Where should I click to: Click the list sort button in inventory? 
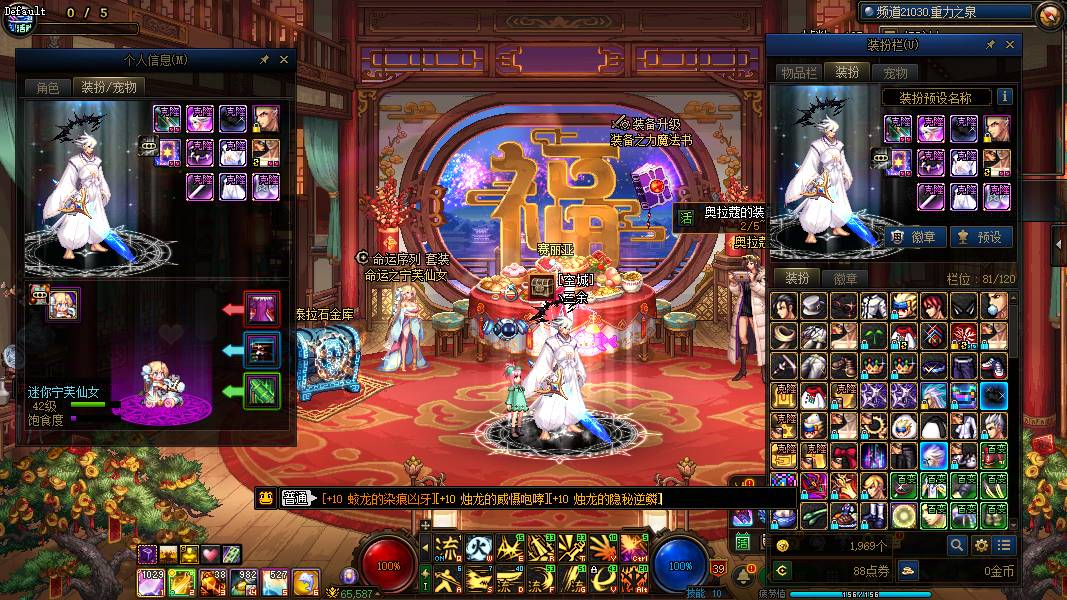pyautogui.click(x=1004, y=545)
